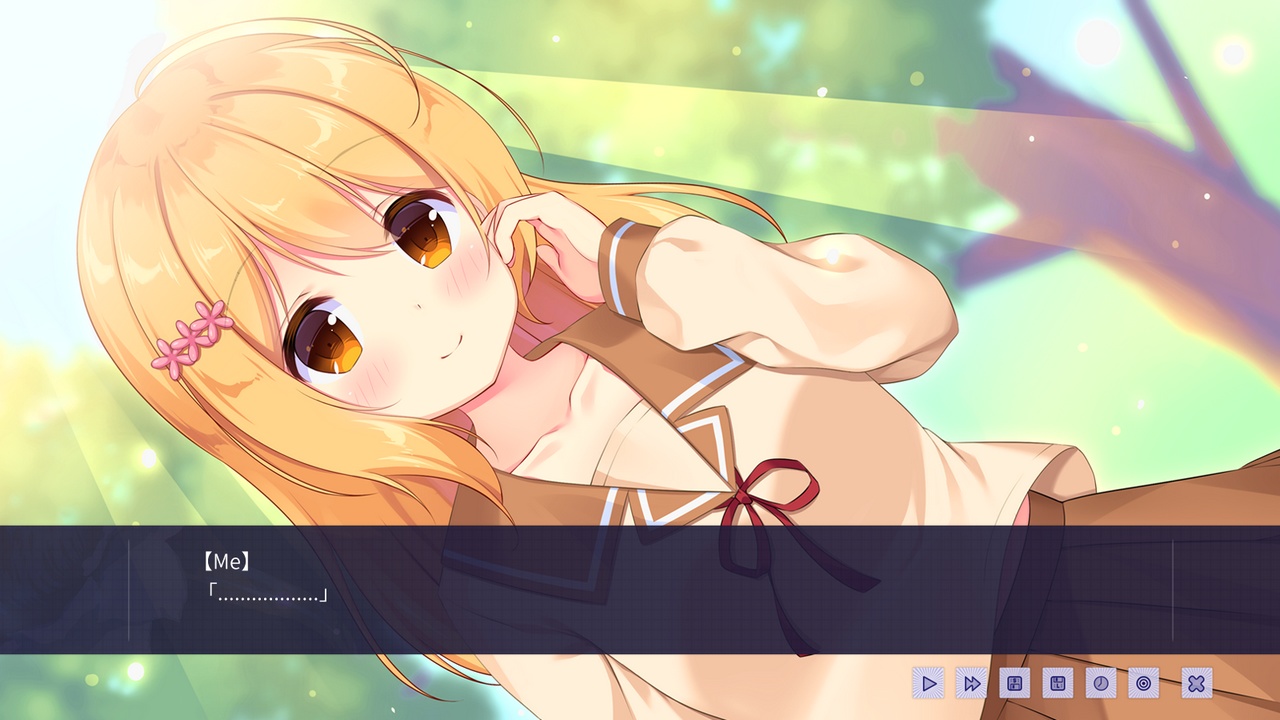1280x720 pixels.
Task: Hide the text window using the X icon
Action: pos(1197,683)
